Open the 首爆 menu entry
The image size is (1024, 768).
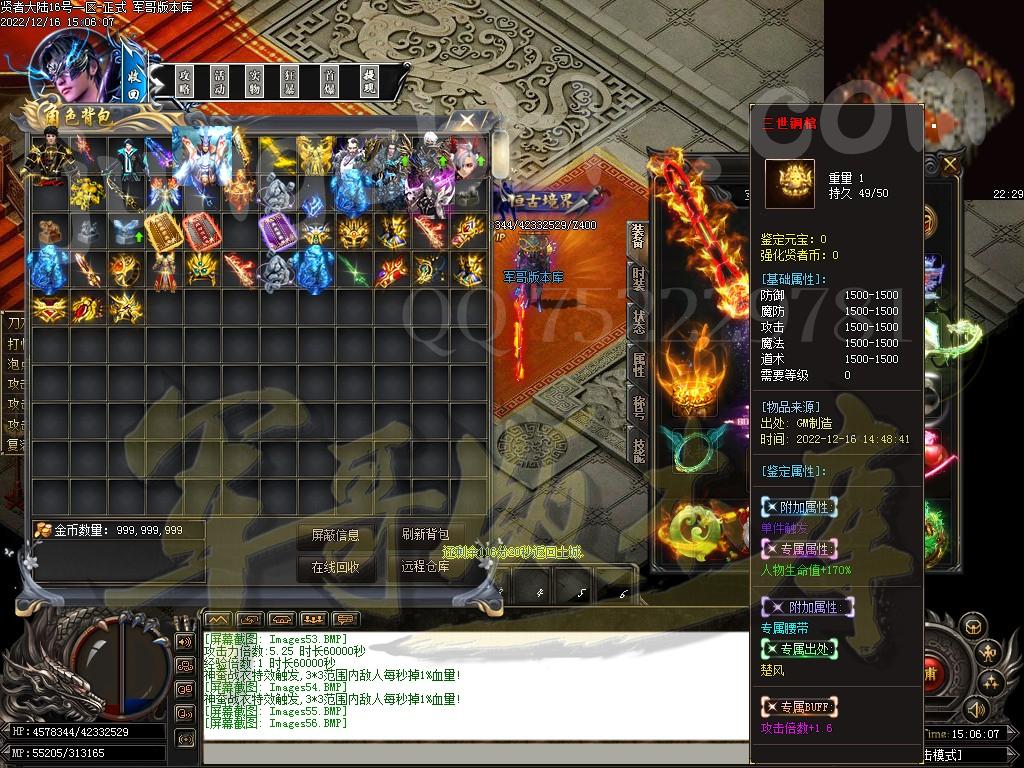(x=329, y=81)
